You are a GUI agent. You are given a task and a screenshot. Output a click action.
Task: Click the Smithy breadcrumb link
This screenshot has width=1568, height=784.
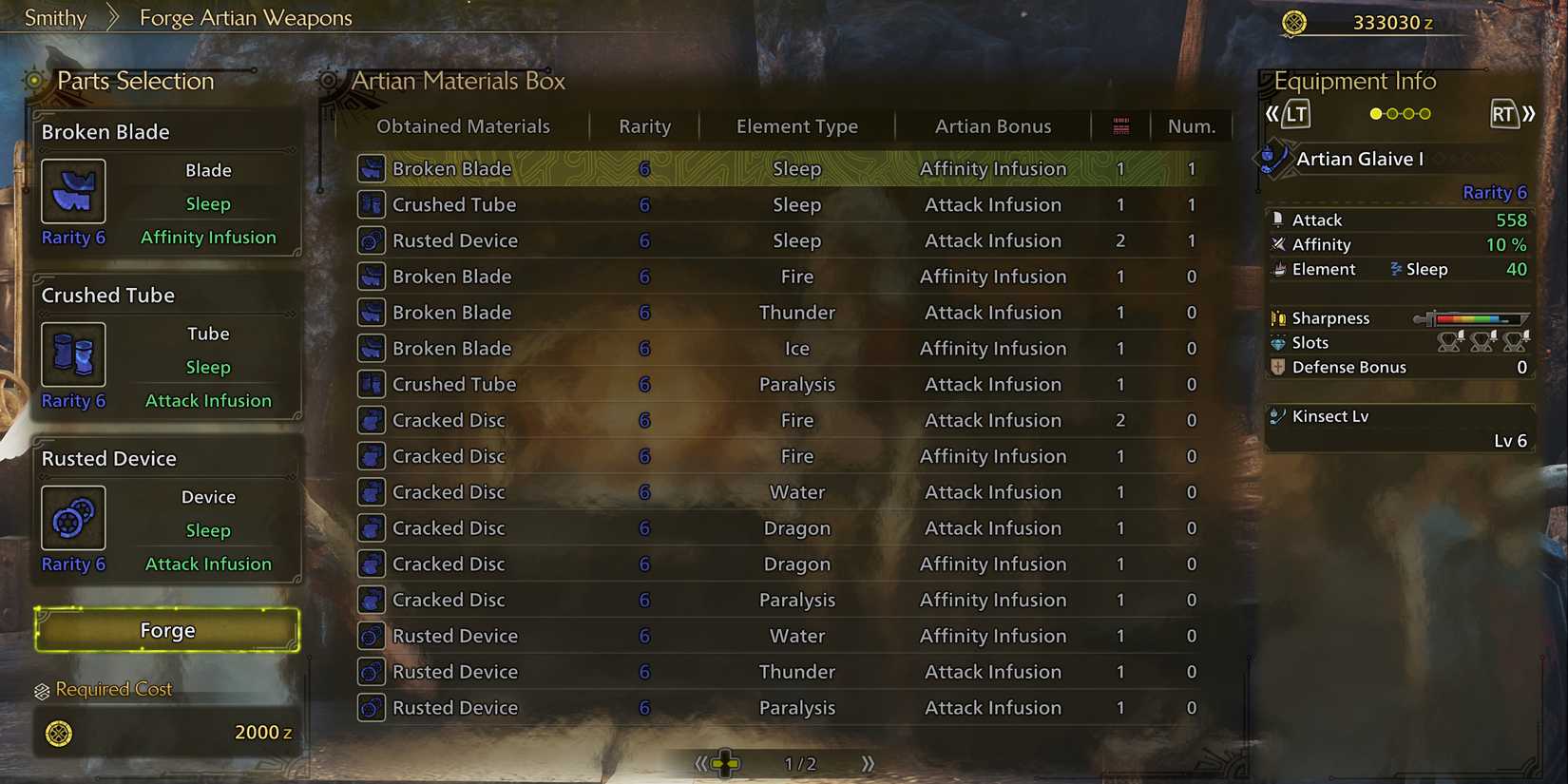(x=54, y=17)
